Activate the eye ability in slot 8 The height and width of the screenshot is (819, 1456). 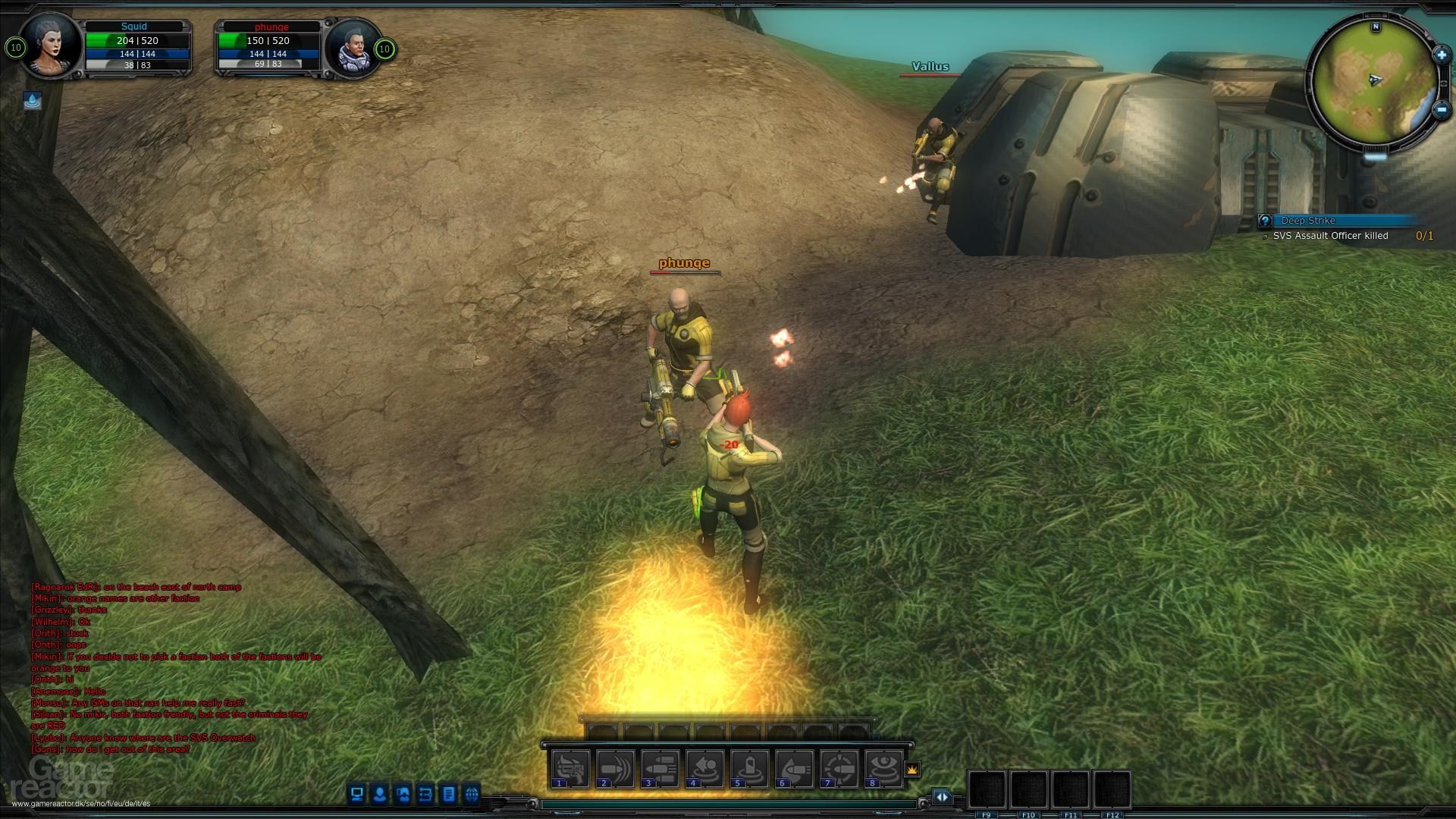point(883,769)
